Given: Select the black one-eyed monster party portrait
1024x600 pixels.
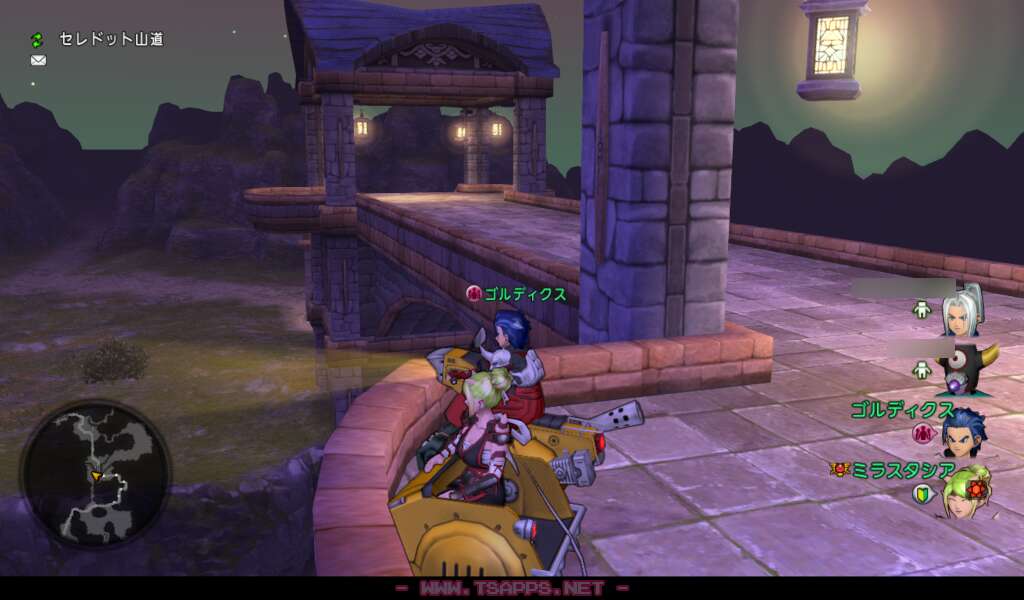Looking at the screenshot, I should point(964,371).
